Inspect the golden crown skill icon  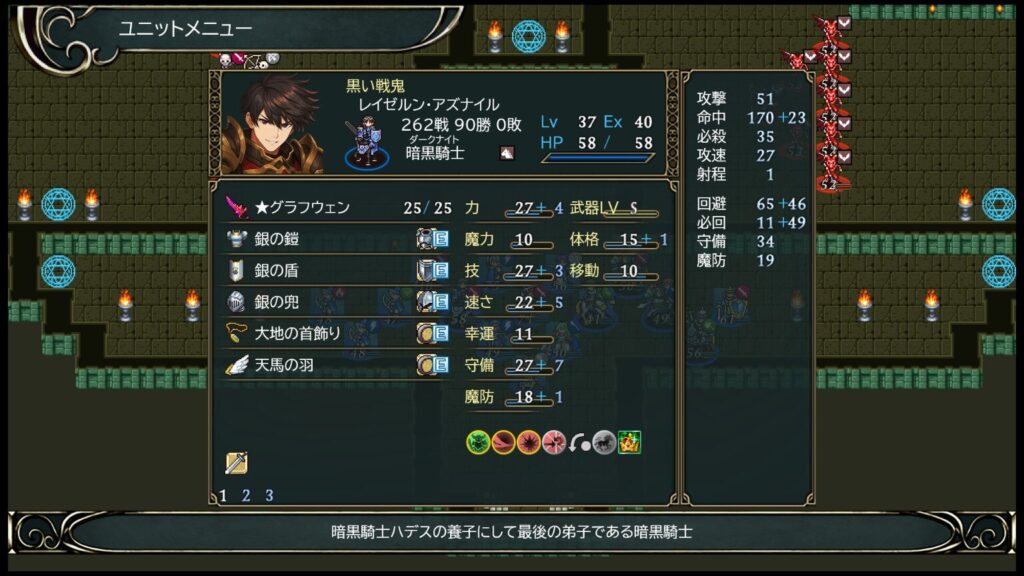point(629,442)
